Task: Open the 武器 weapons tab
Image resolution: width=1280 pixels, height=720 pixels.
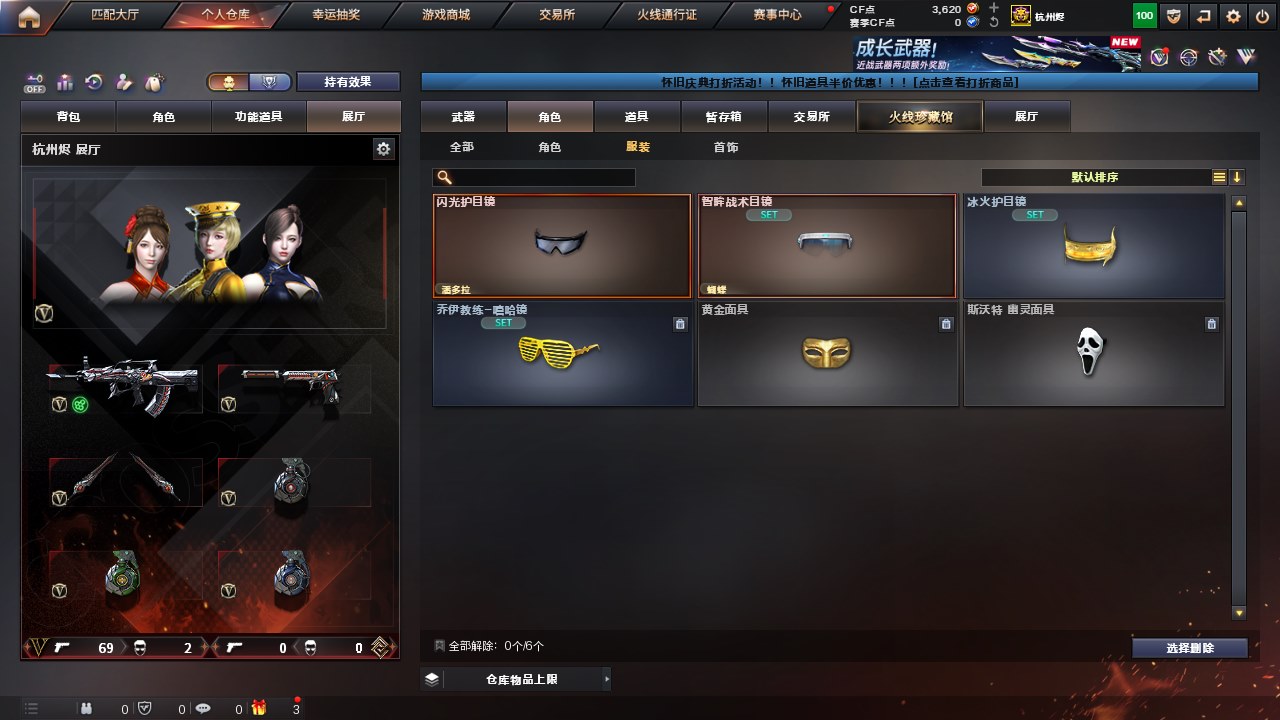Action: (x=463, y=117)
